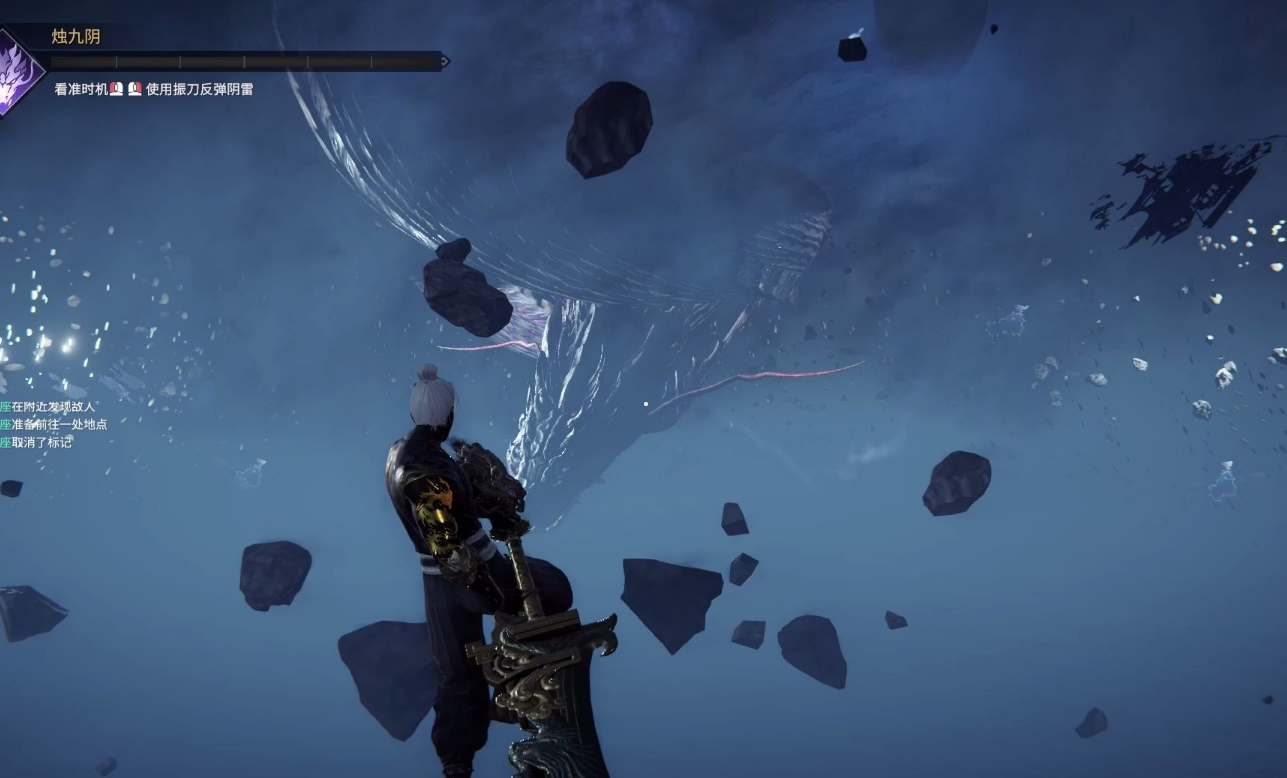Image resolution: width=1287 pixels, height=778 pixels.
Task: Select the 取消了标记 team message
Action: (40, 442)
